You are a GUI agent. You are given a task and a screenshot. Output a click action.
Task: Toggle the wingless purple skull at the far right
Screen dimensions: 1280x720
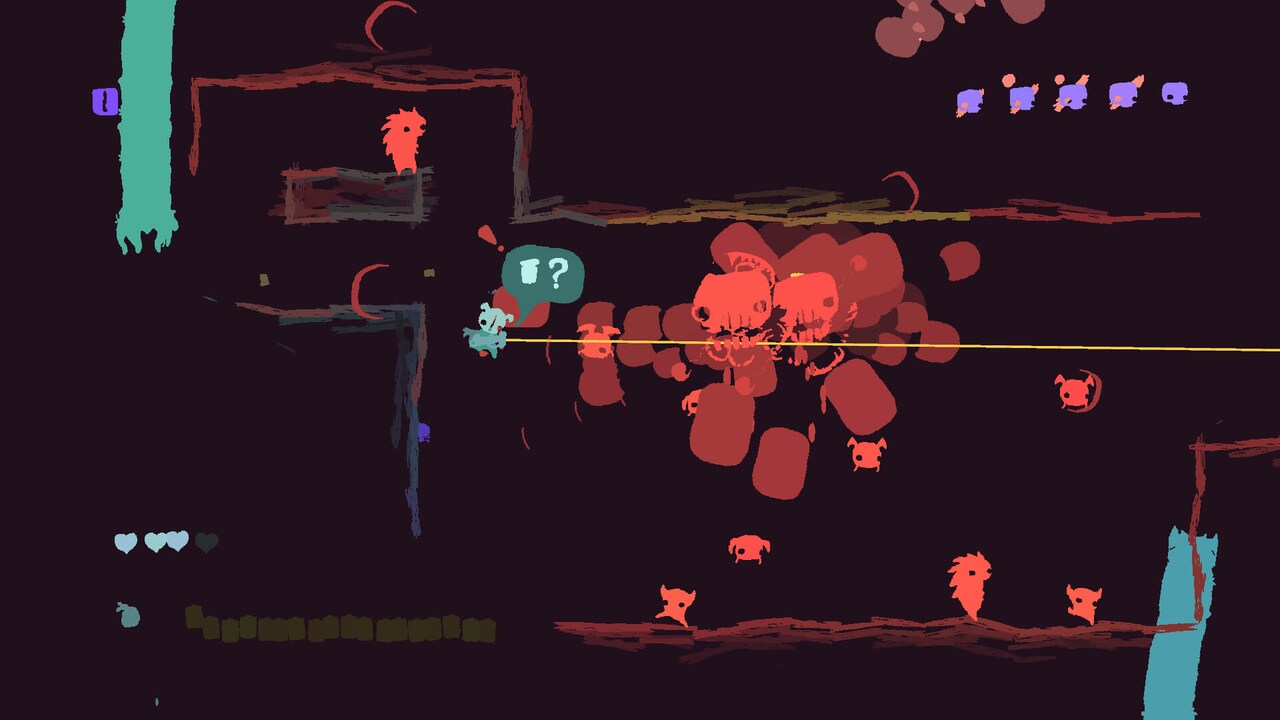pos(1176,95)
